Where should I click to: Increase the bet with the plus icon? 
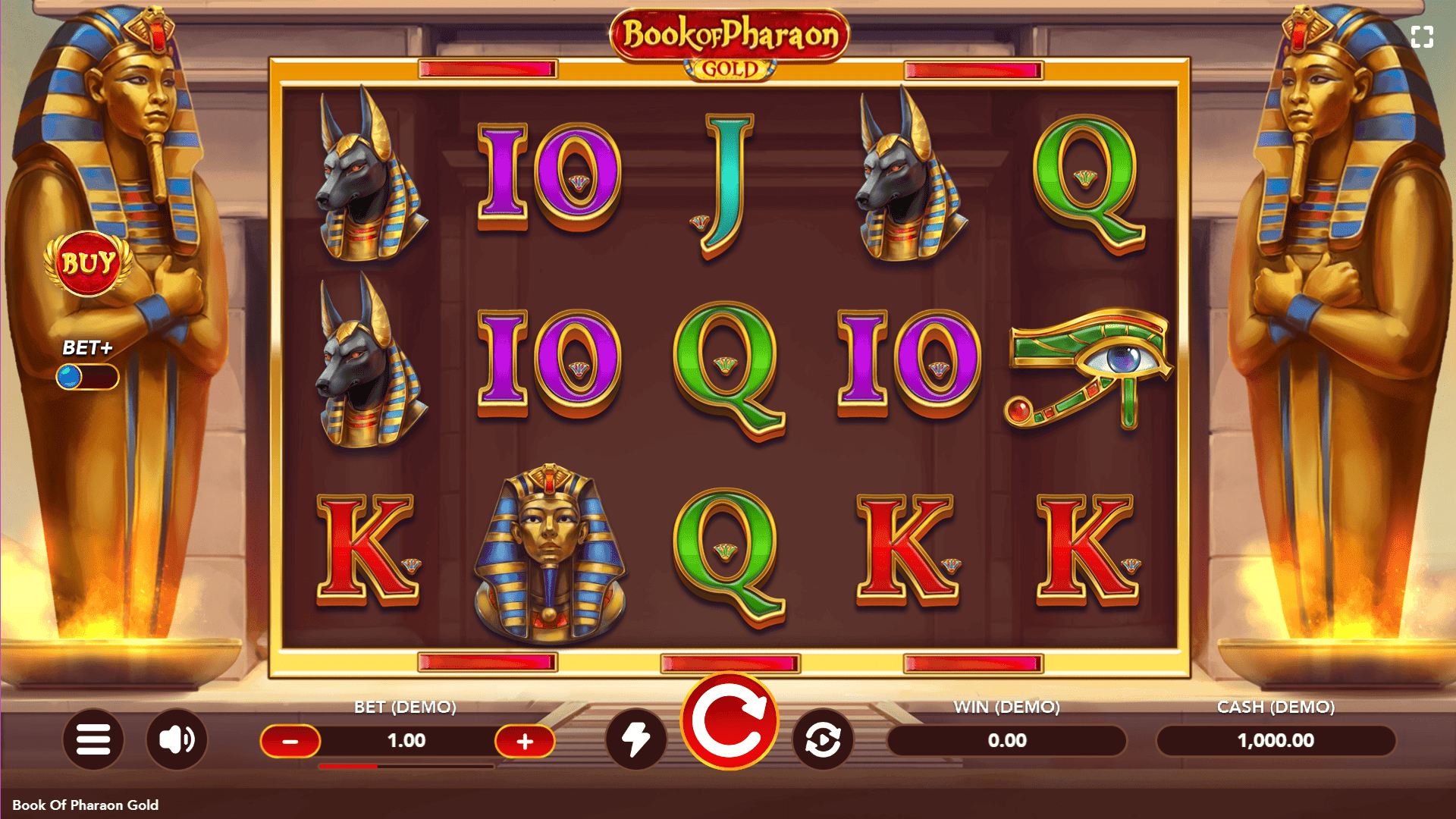pos(526,740)
